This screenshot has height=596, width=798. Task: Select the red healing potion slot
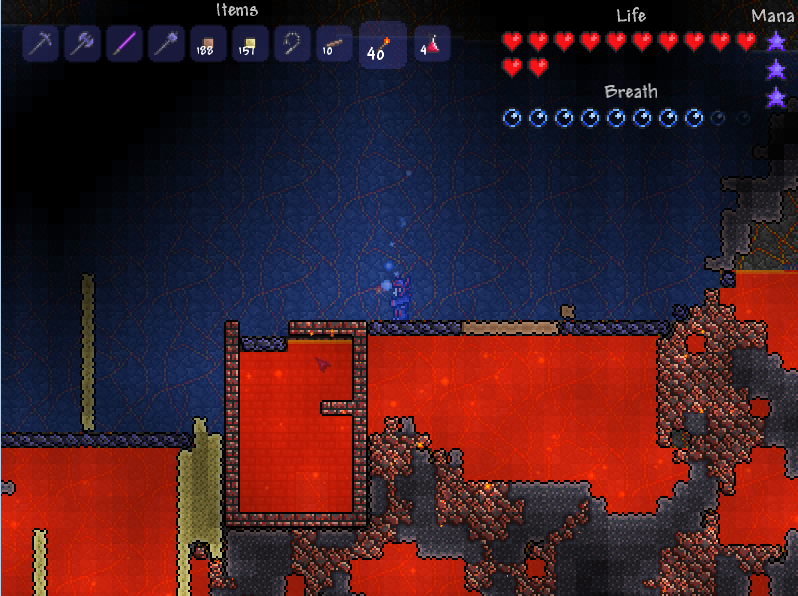(x=432, y=44)
